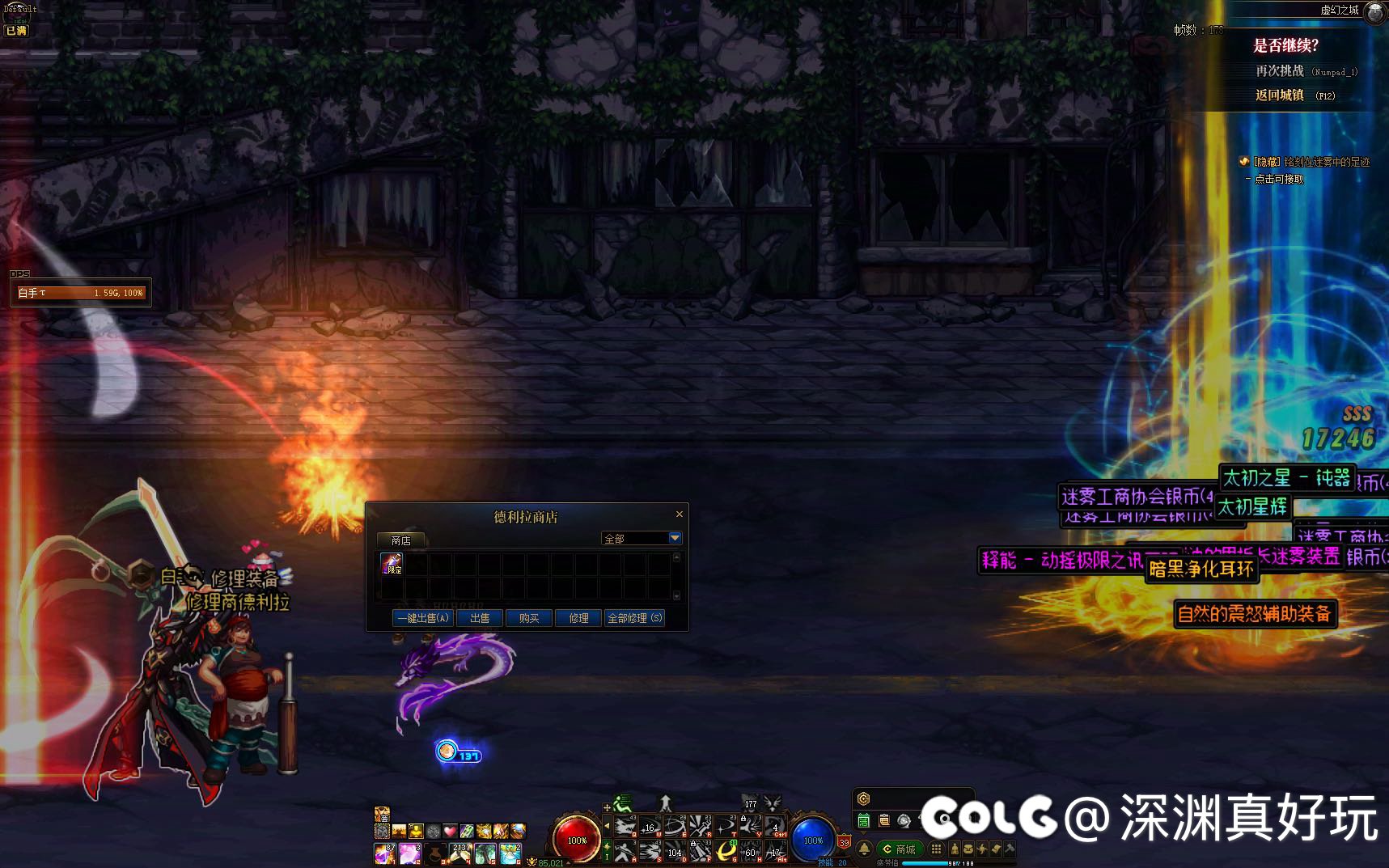
Task: Click the golden bell notification icon
Action: coord(864,849)
